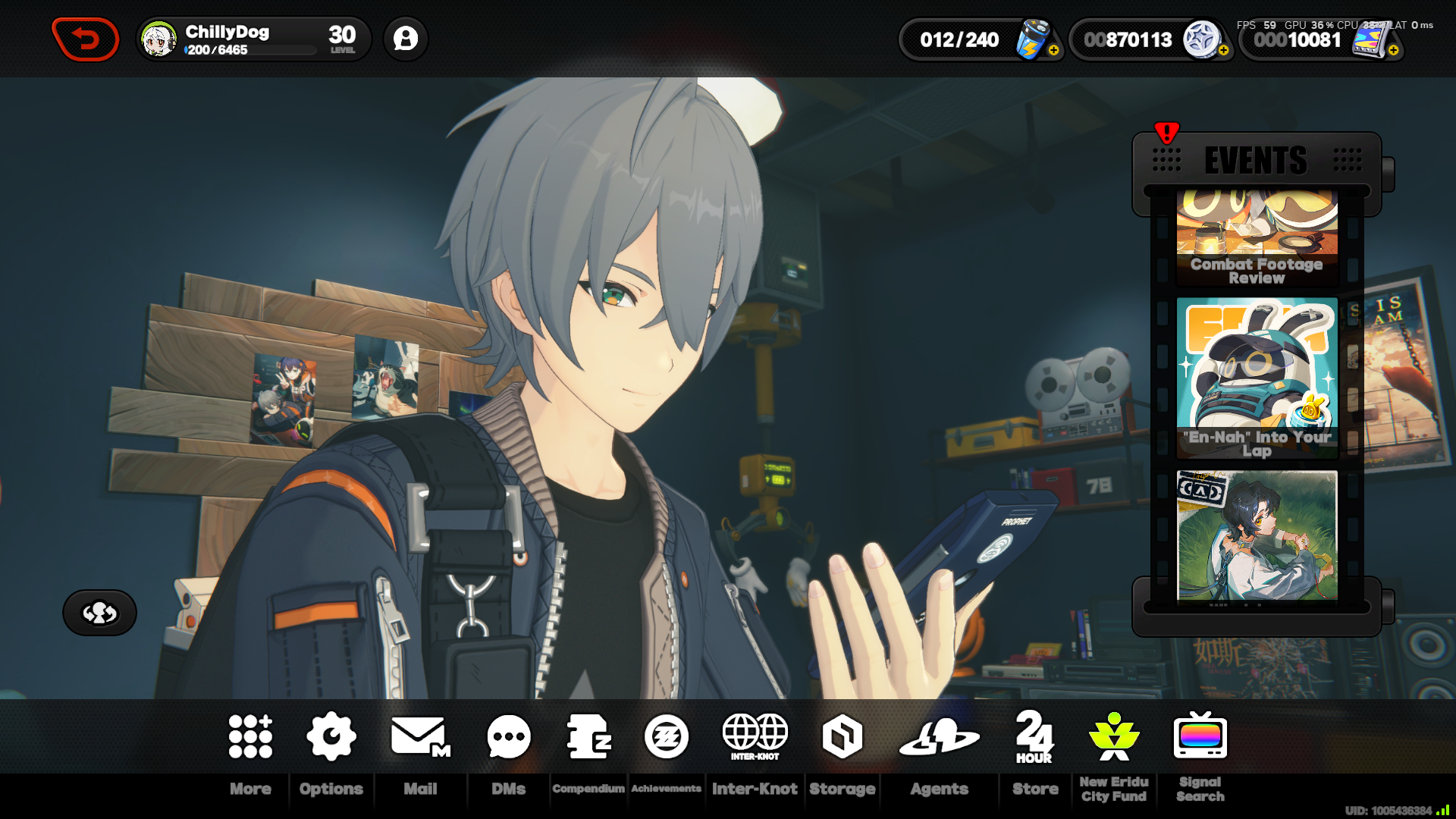View the ChillyDog player profile
This screenshot has height=819, width=1456.
point(227,33)
